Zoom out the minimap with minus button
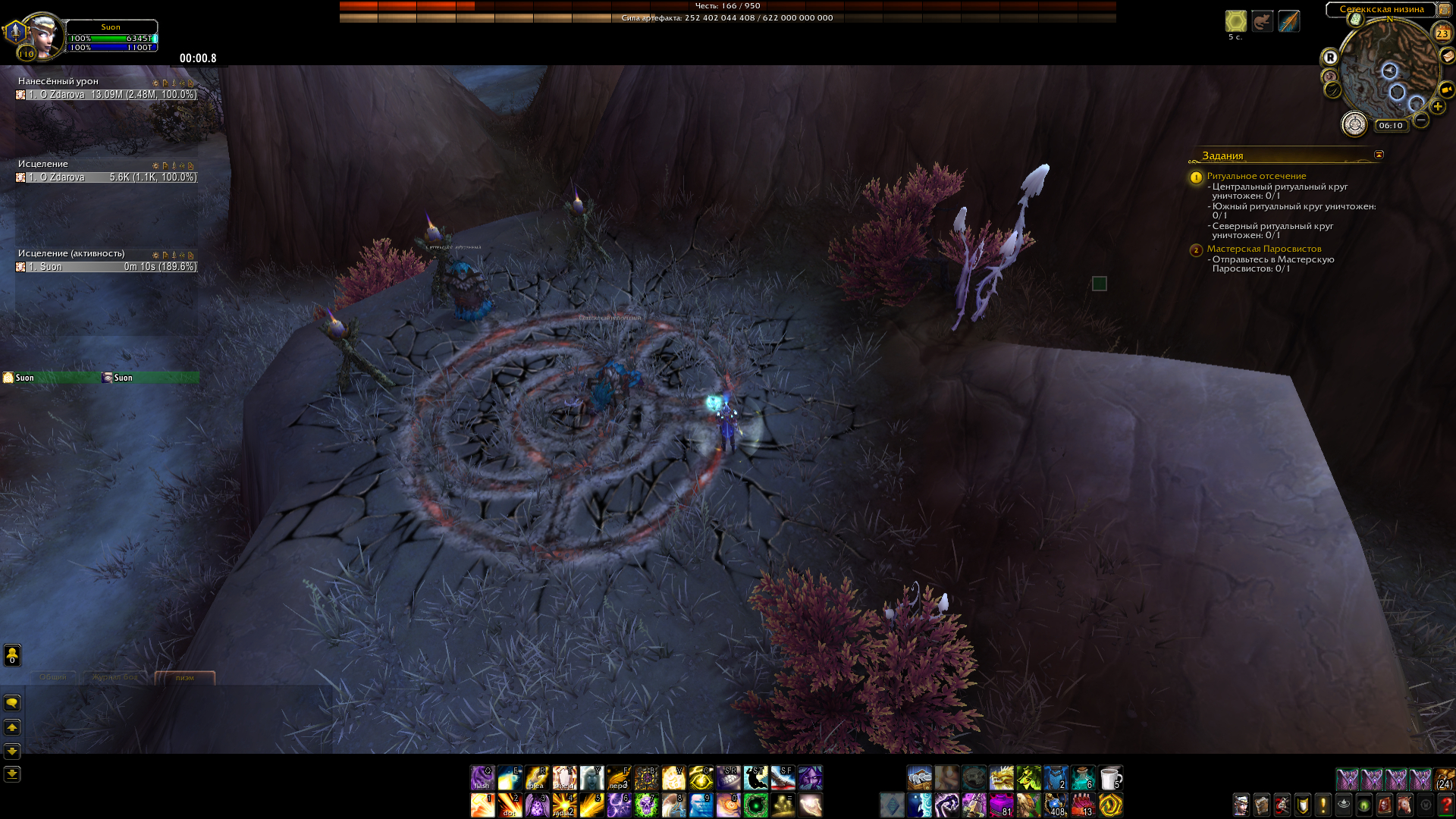The height and width of the screenshot is (819, 1456). point(1421,120)
